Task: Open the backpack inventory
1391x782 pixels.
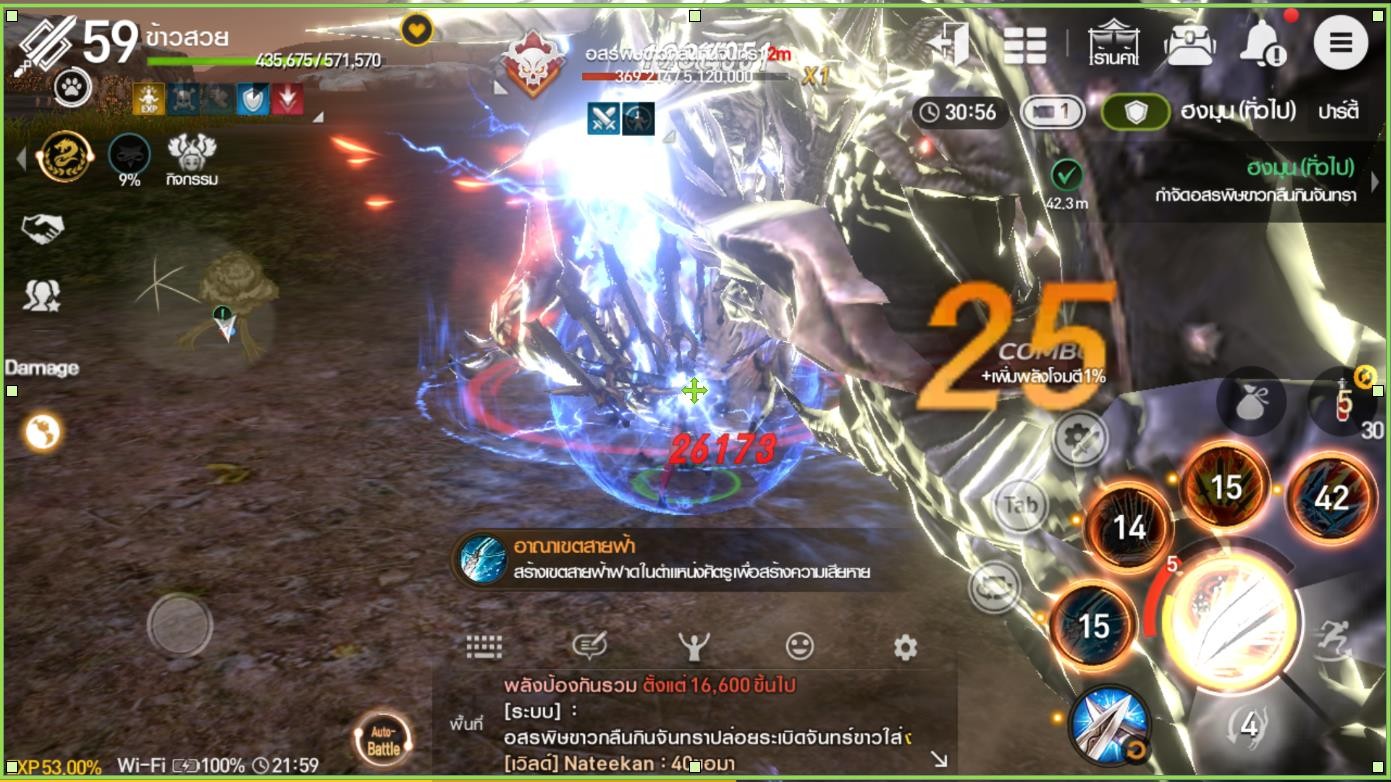Action: pos(1190,44)
